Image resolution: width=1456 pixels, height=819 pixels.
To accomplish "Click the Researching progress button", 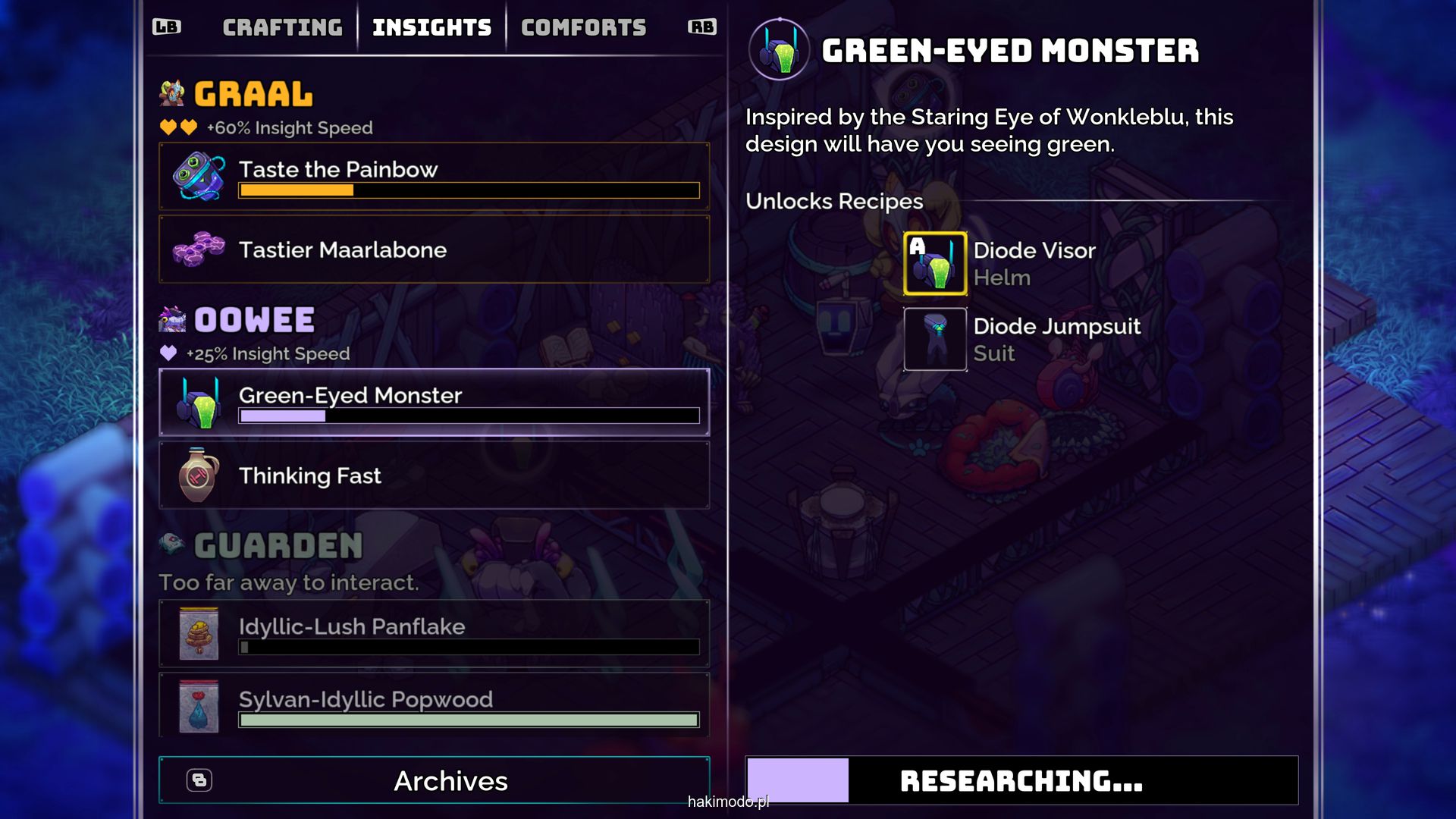I will pyautogui.click(x=1021, y=780).
